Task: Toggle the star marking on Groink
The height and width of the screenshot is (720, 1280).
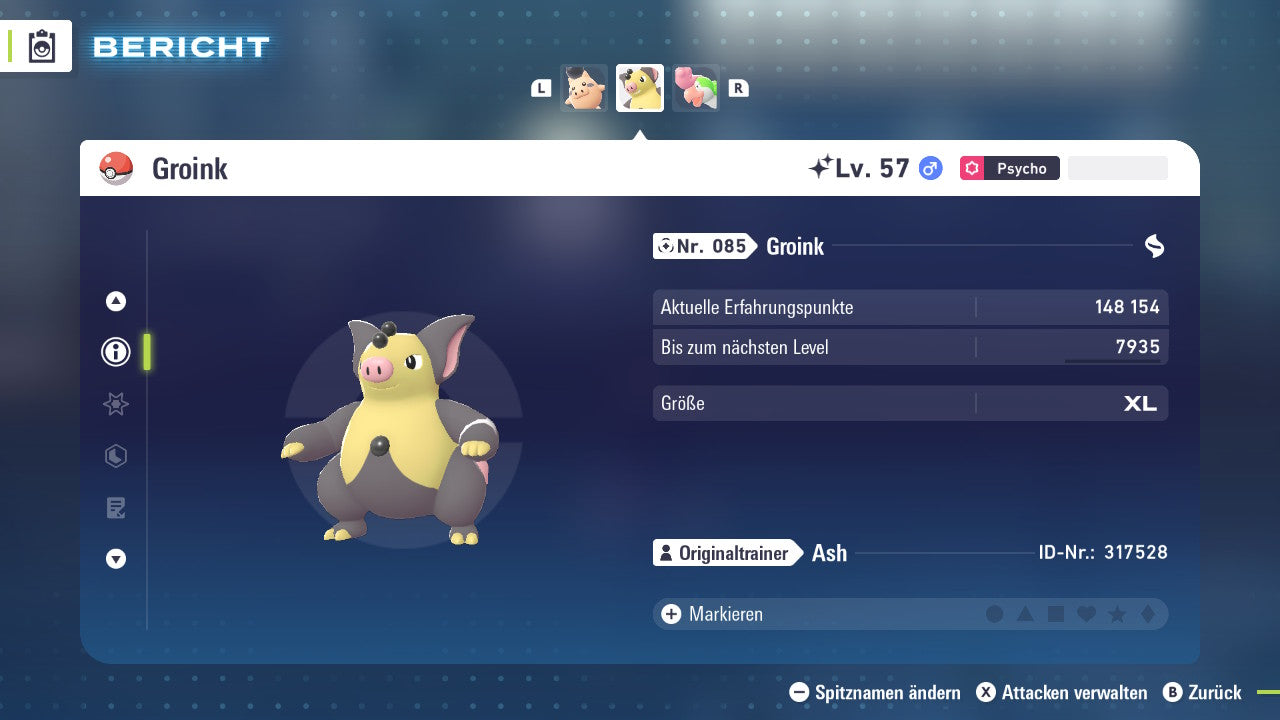Action: click(x=1115, y=614)
